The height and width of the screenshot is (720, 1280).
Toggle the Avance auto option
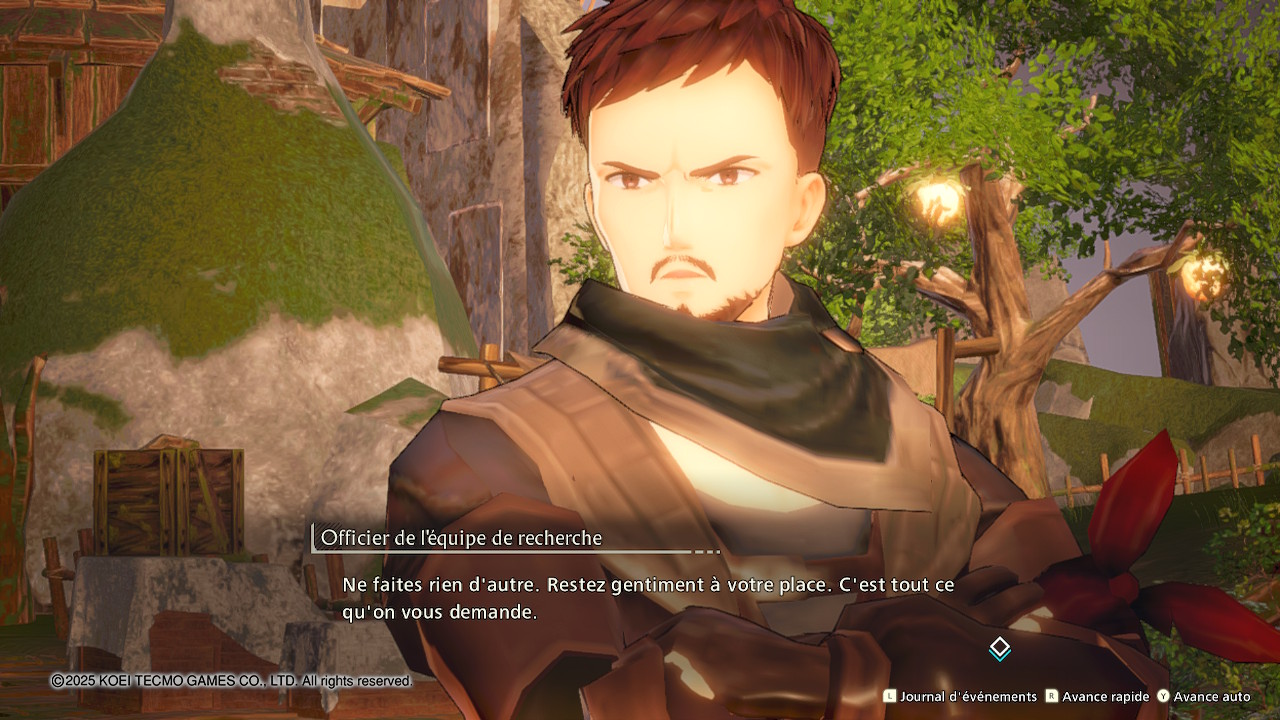click(x=1204, y=696)
